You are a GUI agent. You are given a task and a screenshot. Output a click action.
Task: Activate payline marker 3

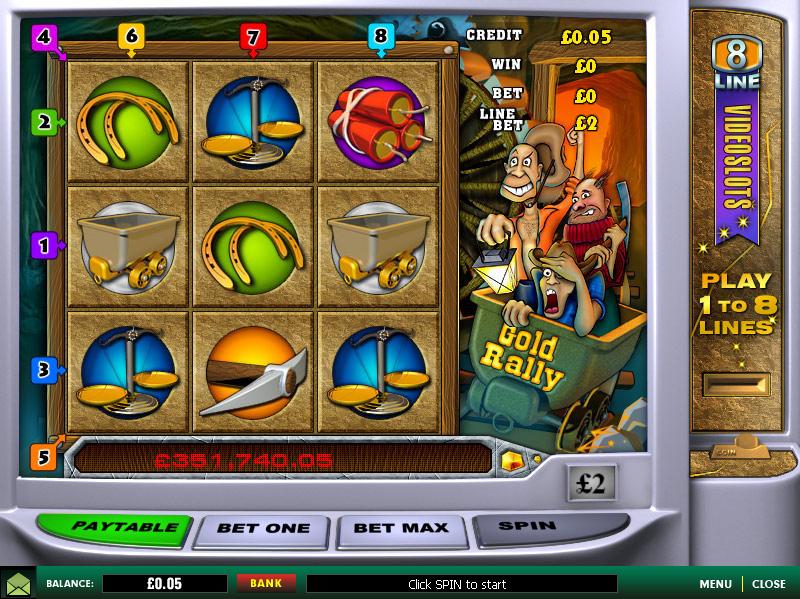(43, 369)
